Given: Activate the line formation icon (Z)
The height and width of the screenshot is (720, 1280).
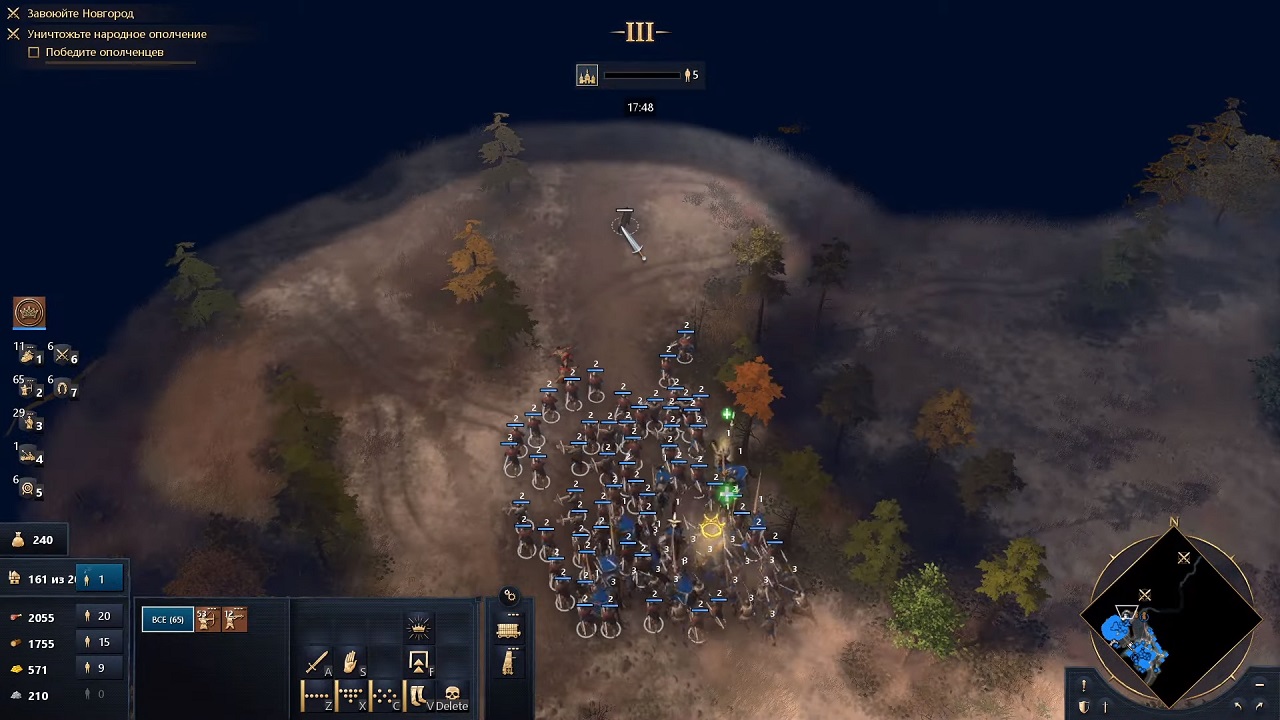Looking at the screenshot, I should 315,693.
